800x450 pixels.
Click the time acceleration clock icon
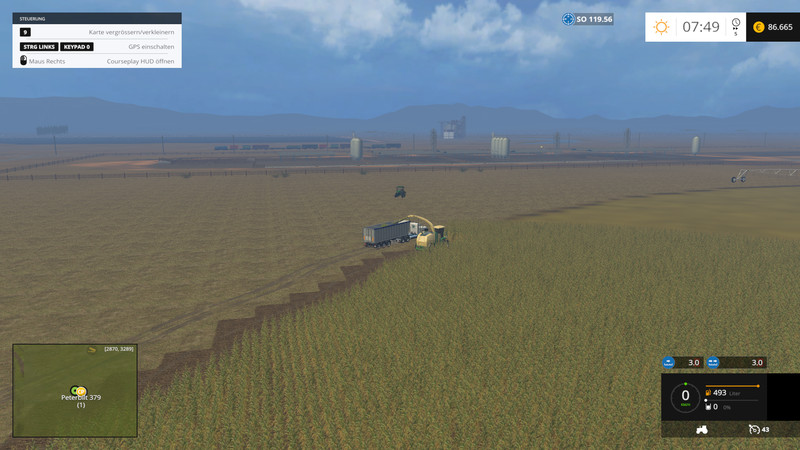click(x=736, y=23)
